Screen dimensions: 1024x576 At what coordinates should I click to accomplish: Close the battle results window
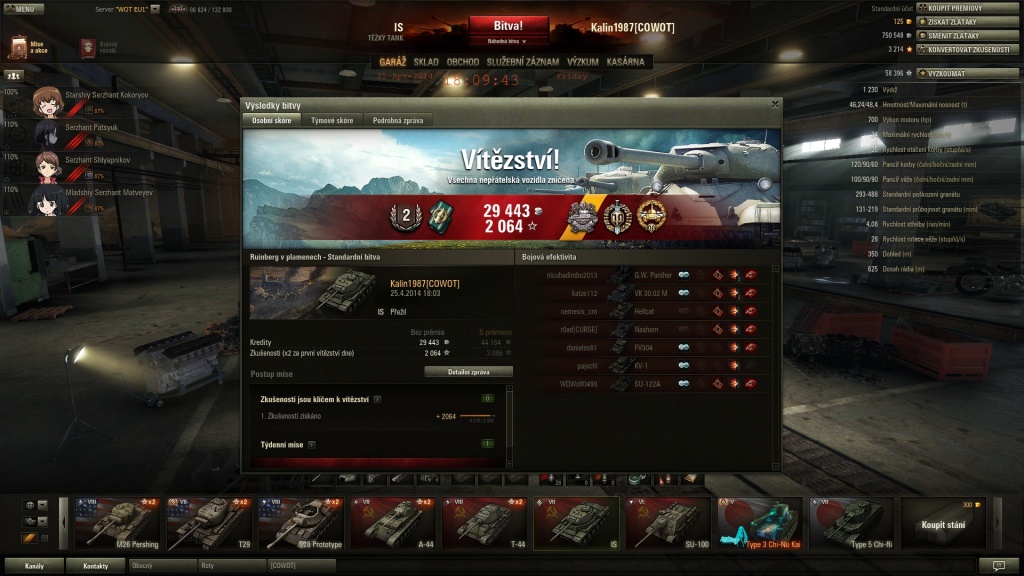point(774,104)
